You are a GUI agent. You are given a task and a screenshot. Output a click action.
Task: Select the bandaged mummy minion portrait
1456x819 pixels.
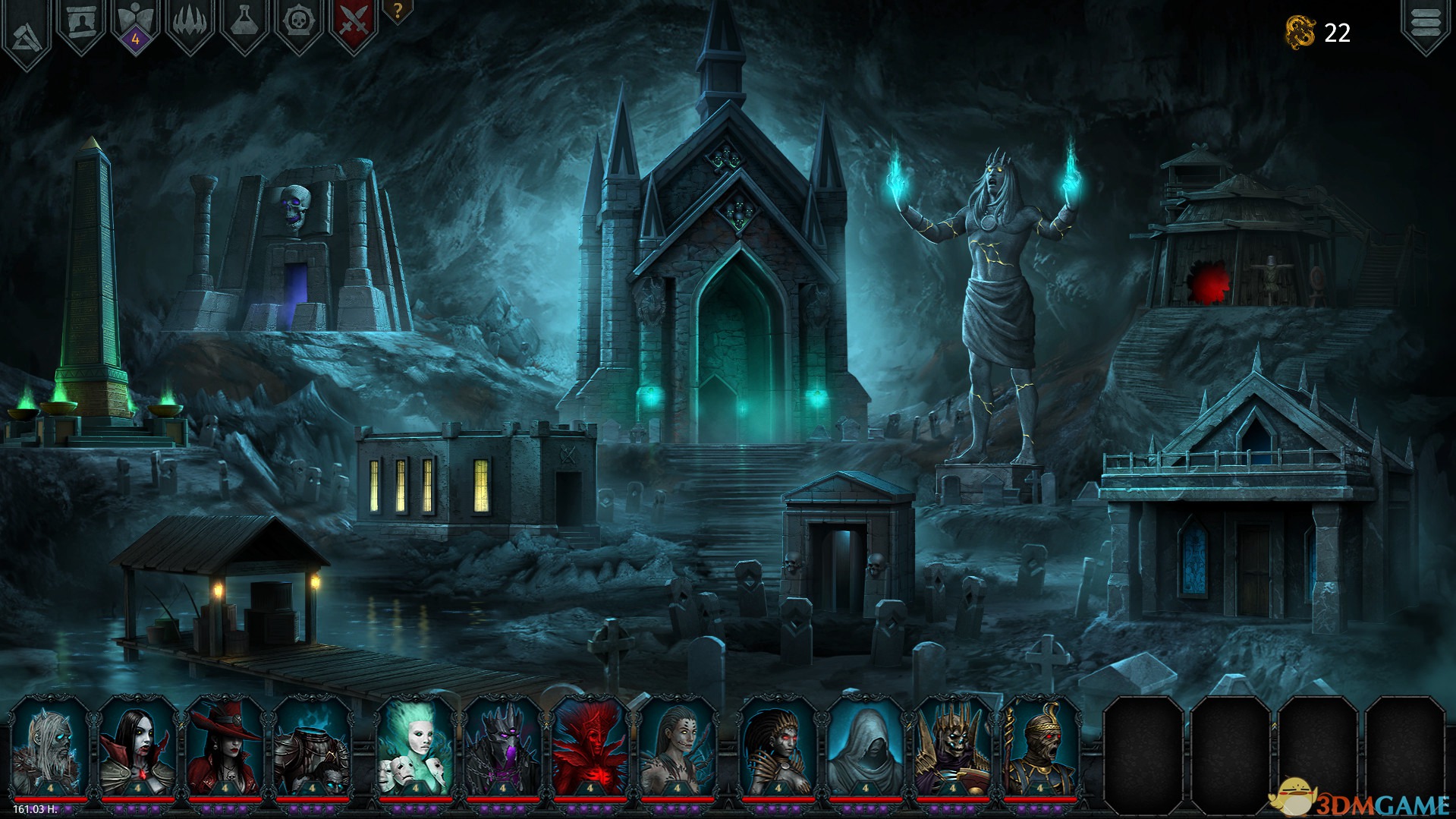1039,746
